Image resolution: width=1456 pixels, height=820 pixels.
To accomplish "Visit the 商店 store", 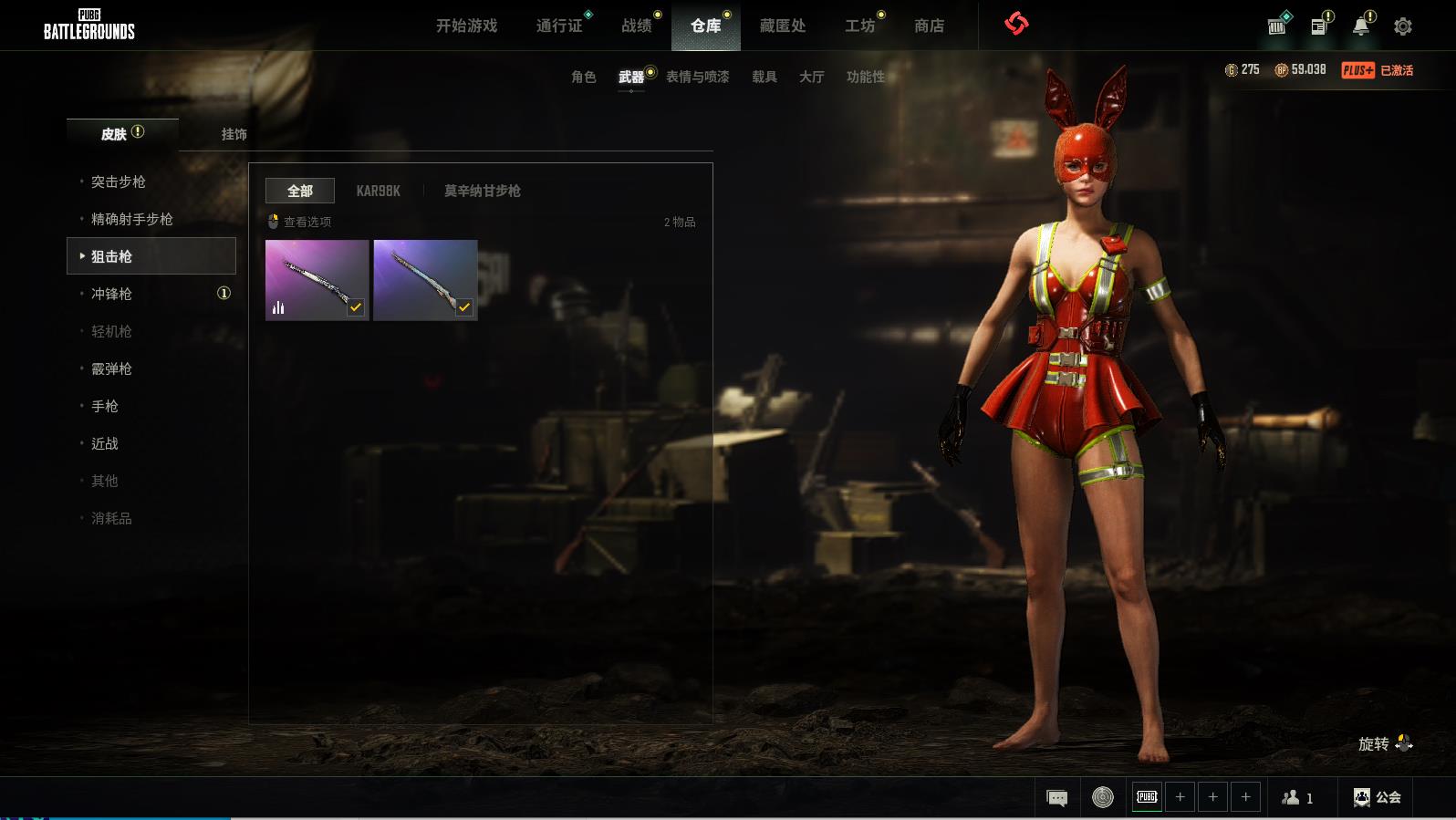I will [x=929, y=26].
